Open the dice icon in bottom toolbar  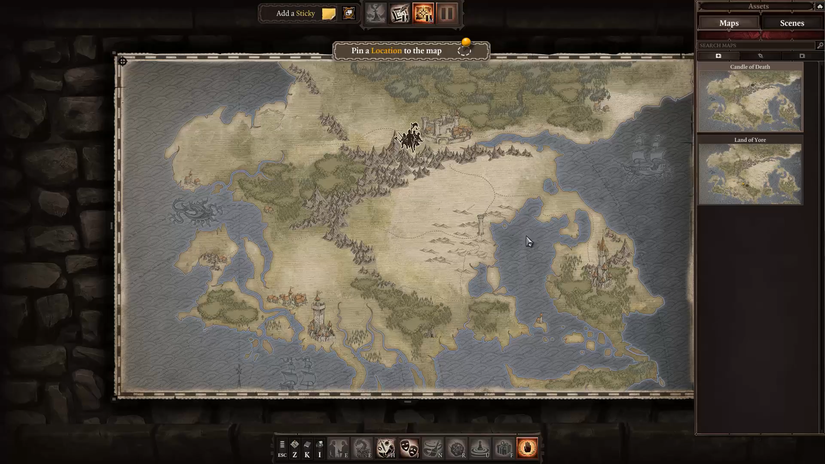(x=386, y=448)
